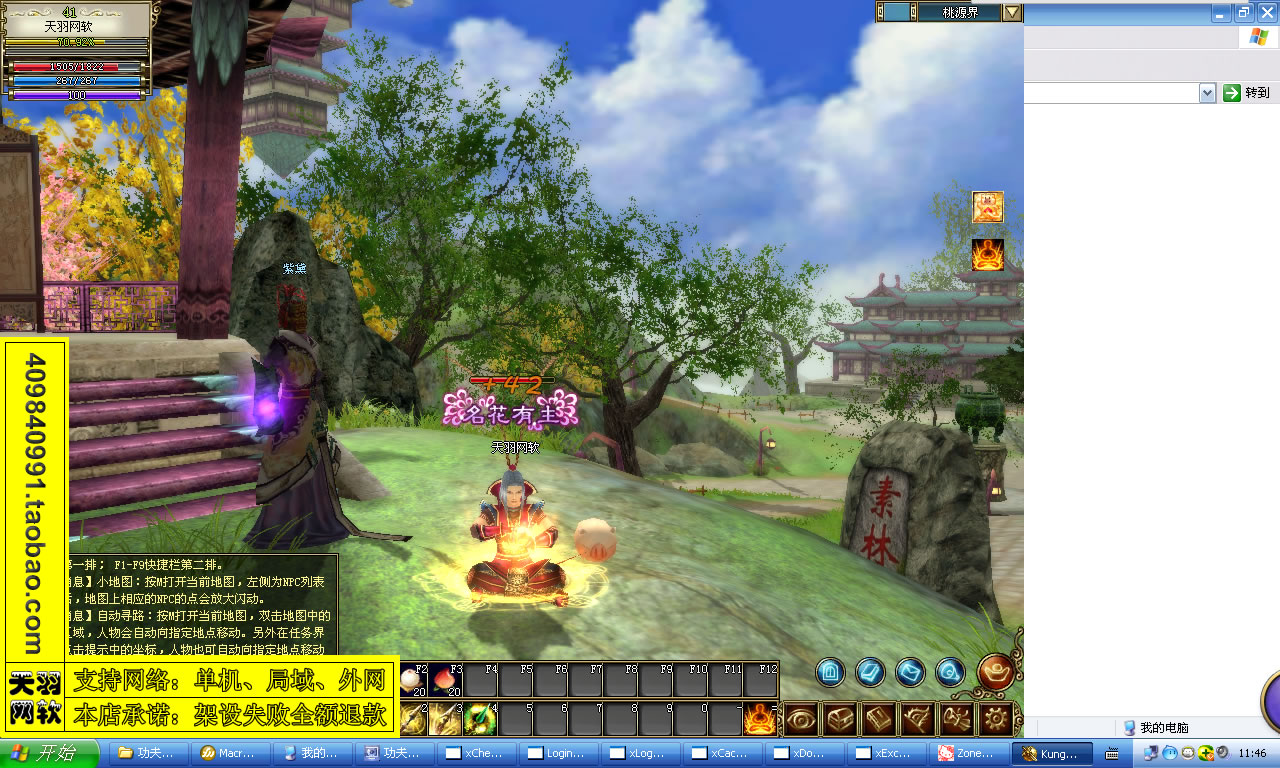Select the golden buff icon above the flame
Screen dimensions: 1280x768
click(988, 207)
